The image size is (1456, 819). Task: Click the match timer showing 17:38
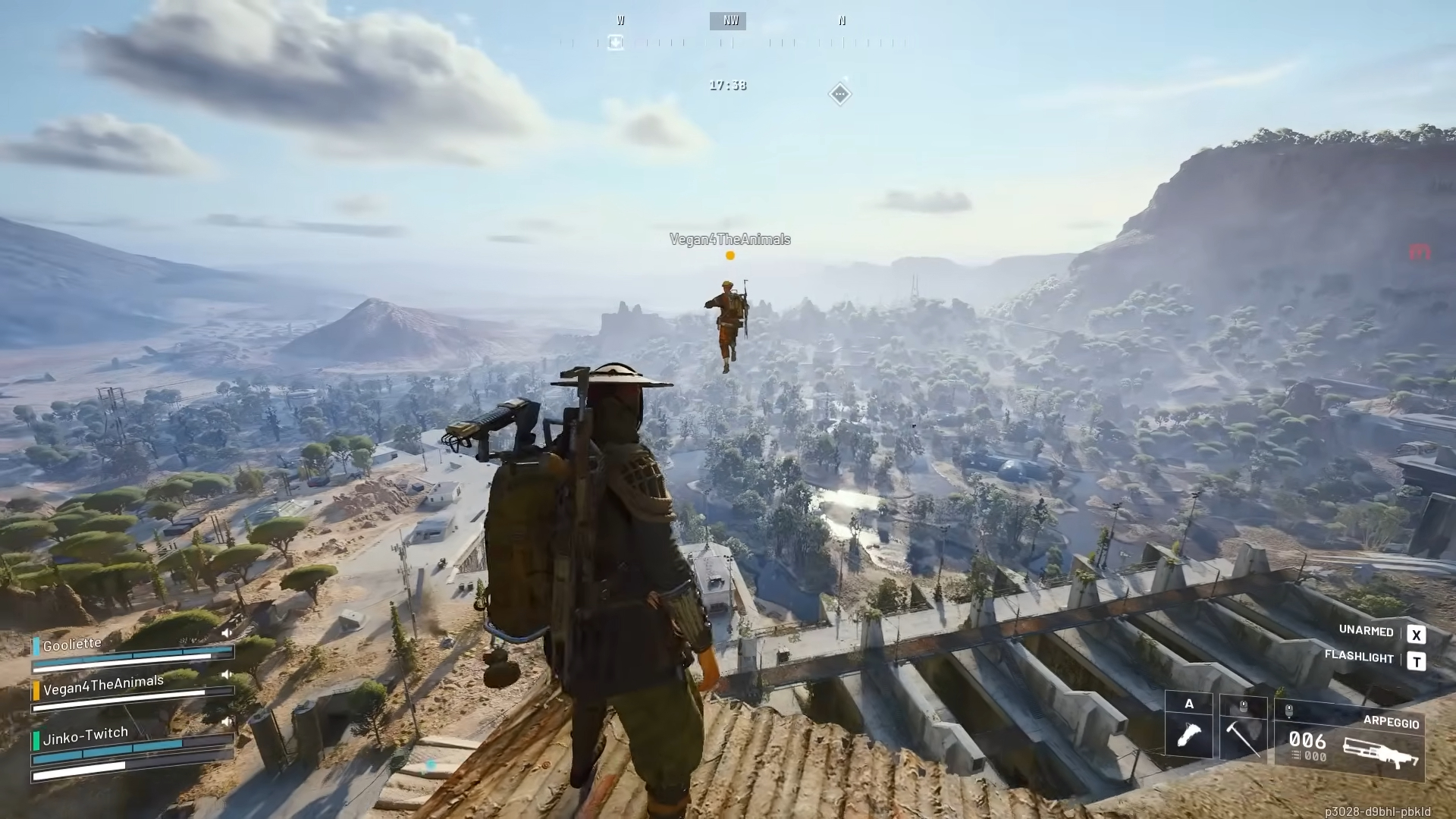(727, 85)
